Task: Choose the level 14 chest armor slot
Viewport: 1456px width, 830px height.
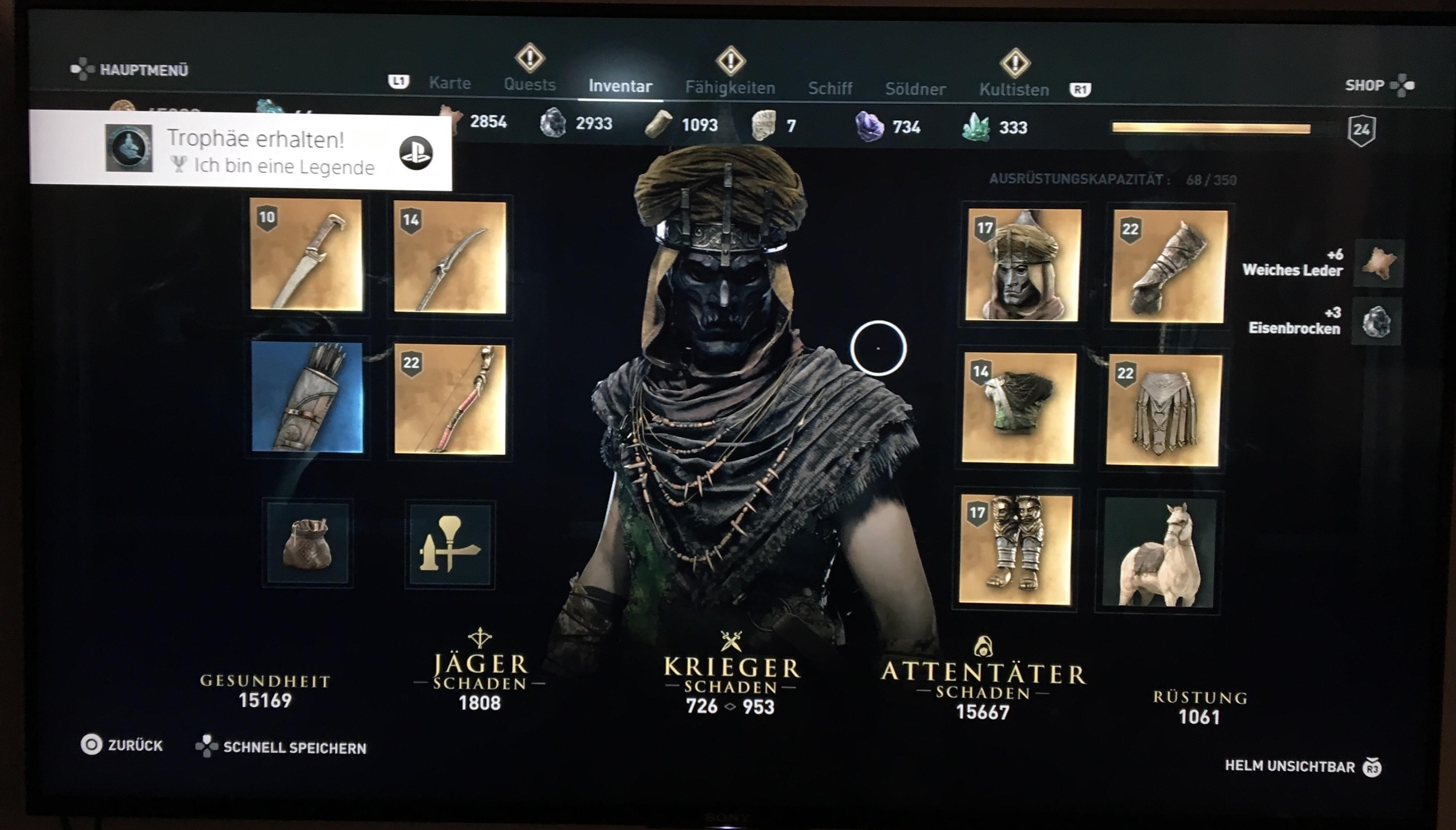Action: [1017, 407]
